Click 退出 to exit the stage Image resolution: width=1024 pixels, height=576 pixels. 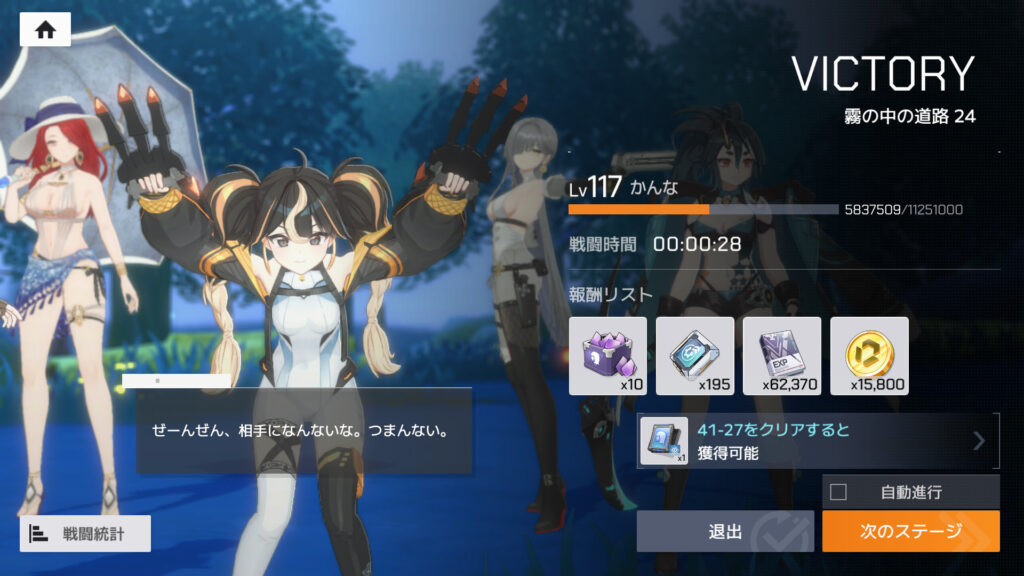(x=726, y=531)
